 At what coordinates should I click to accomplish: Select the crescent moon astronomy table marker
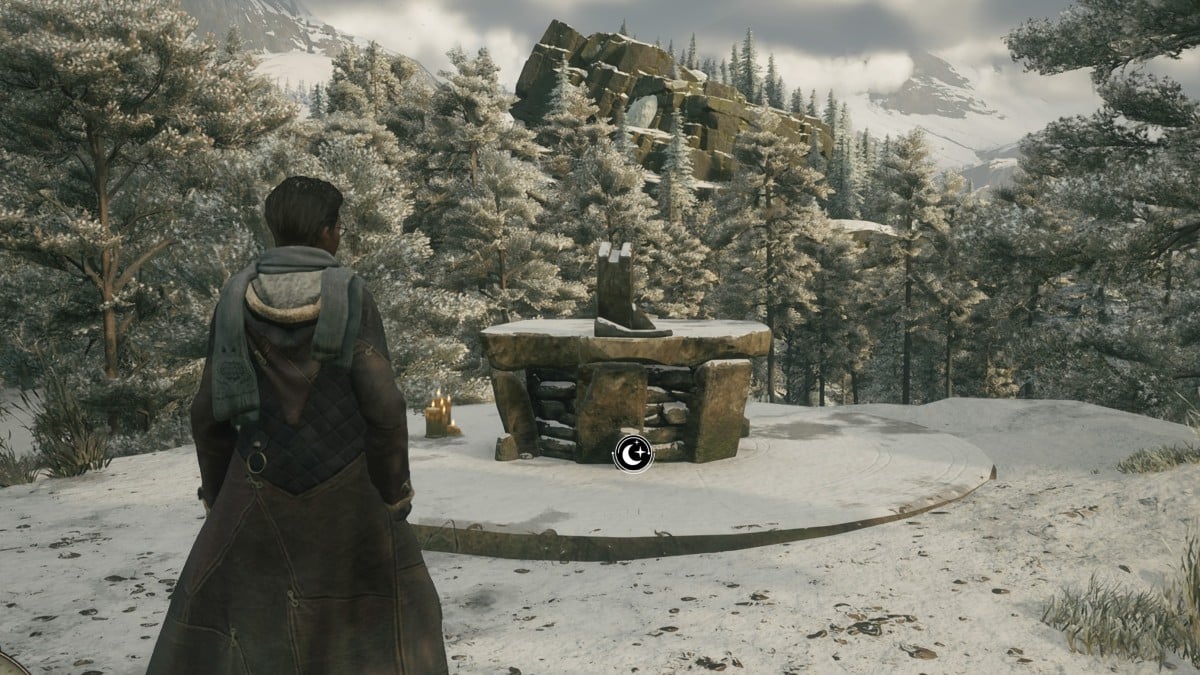point(633,453)
